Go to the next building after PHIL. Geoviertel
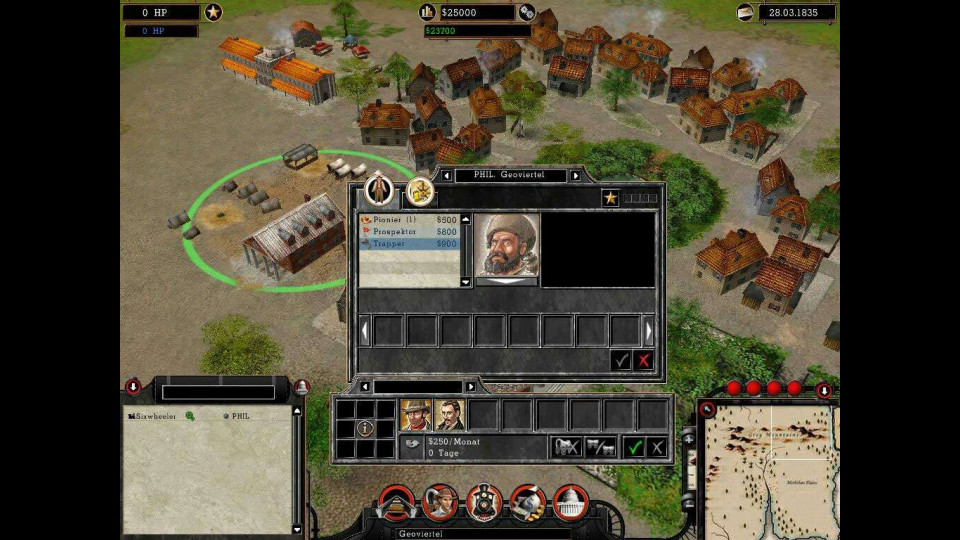960x540 pixels. tap(576, 176)
